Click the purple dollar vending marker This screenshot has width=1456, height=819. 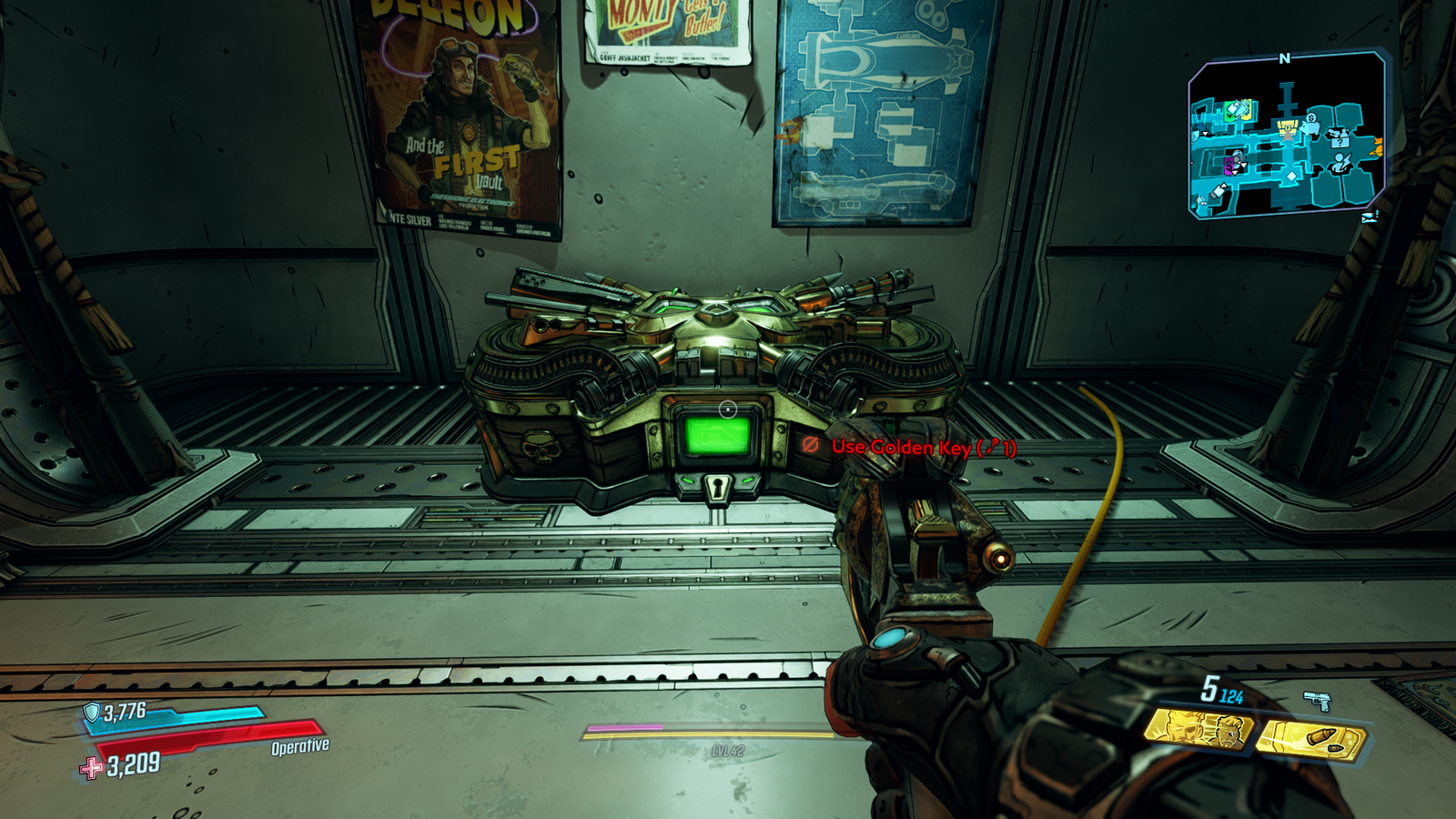coord(1230,166)
